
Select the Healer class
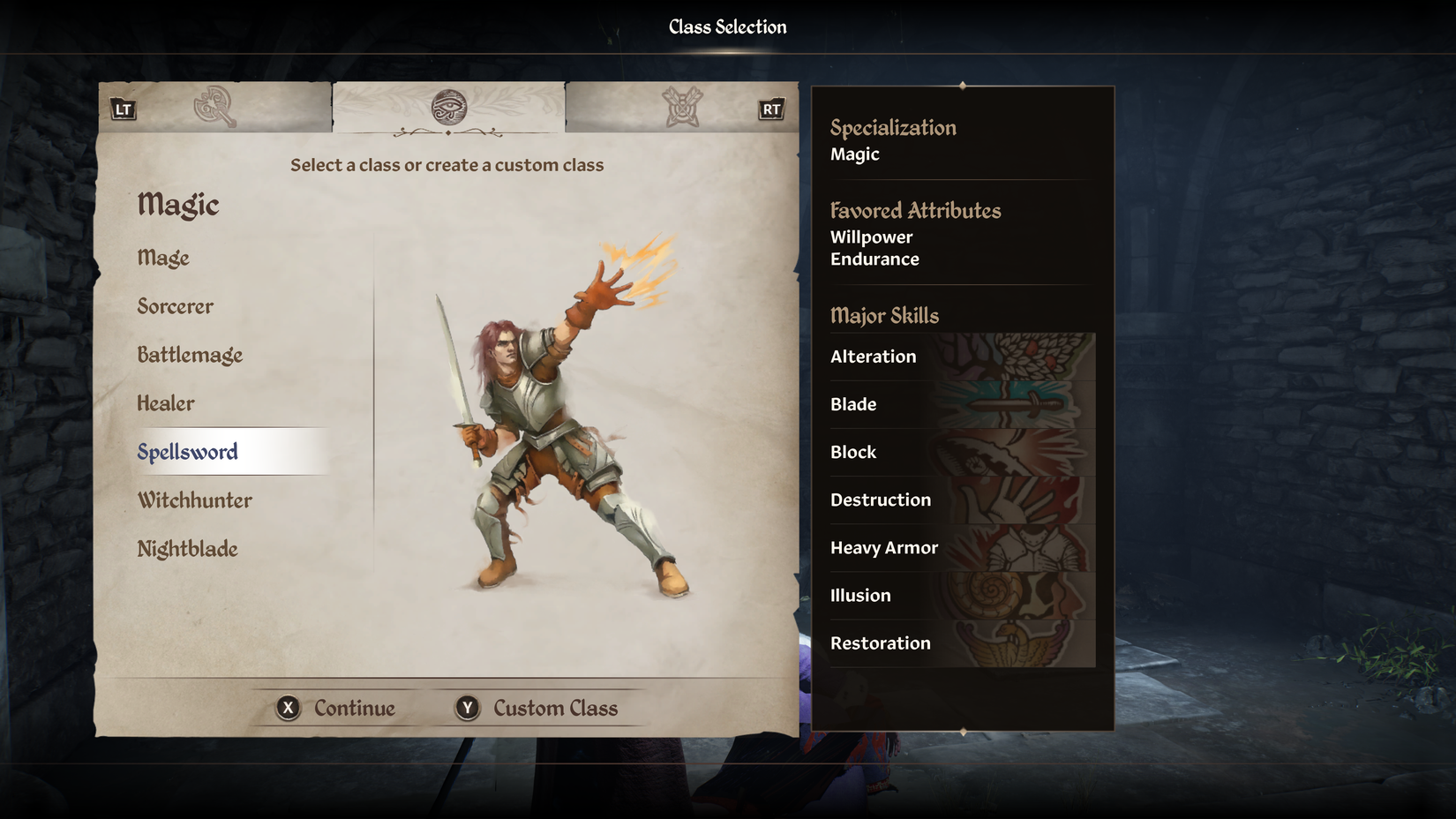(x=166, y=403)
